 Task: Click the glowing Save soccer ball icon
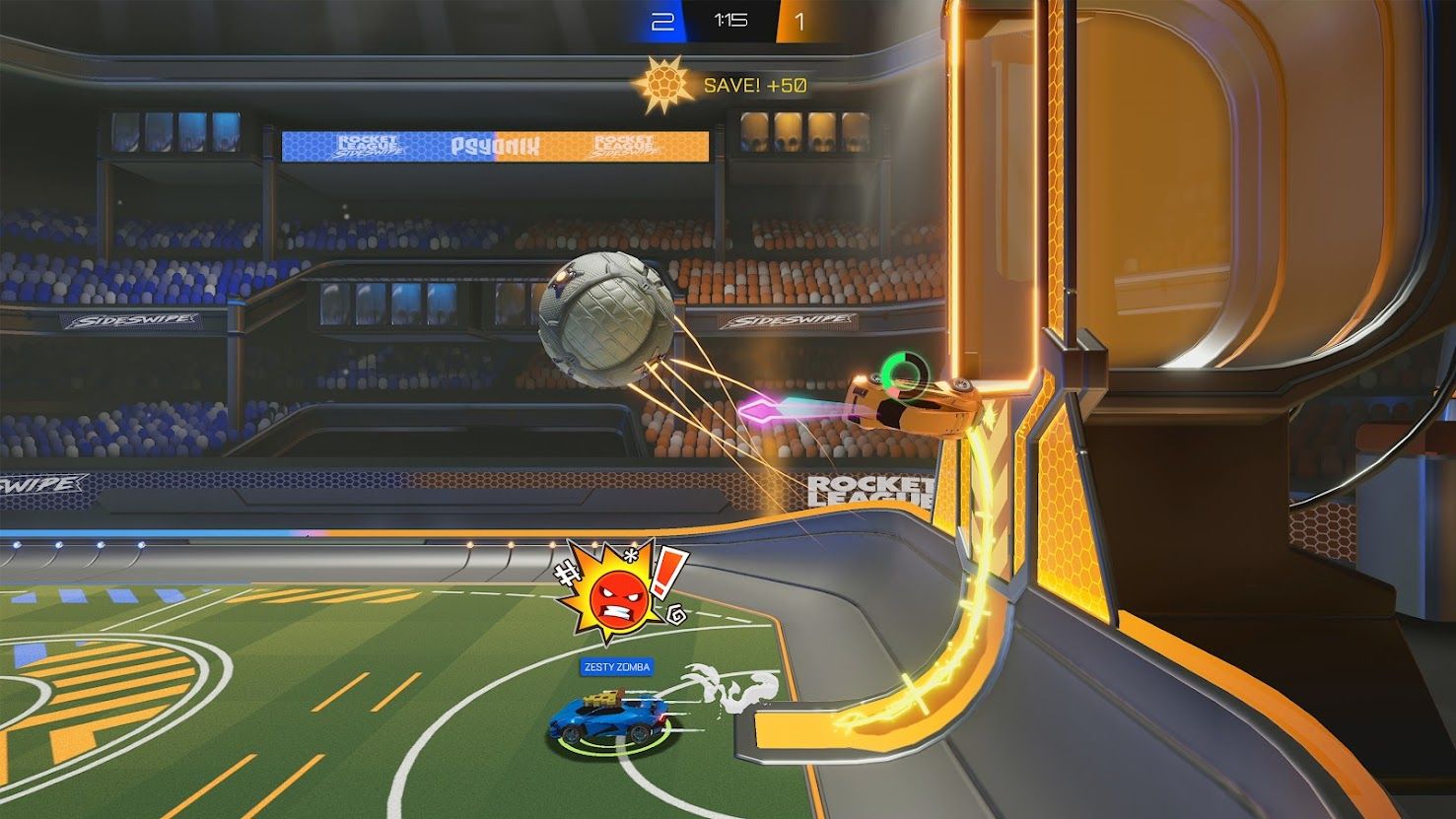coord(665,81)
